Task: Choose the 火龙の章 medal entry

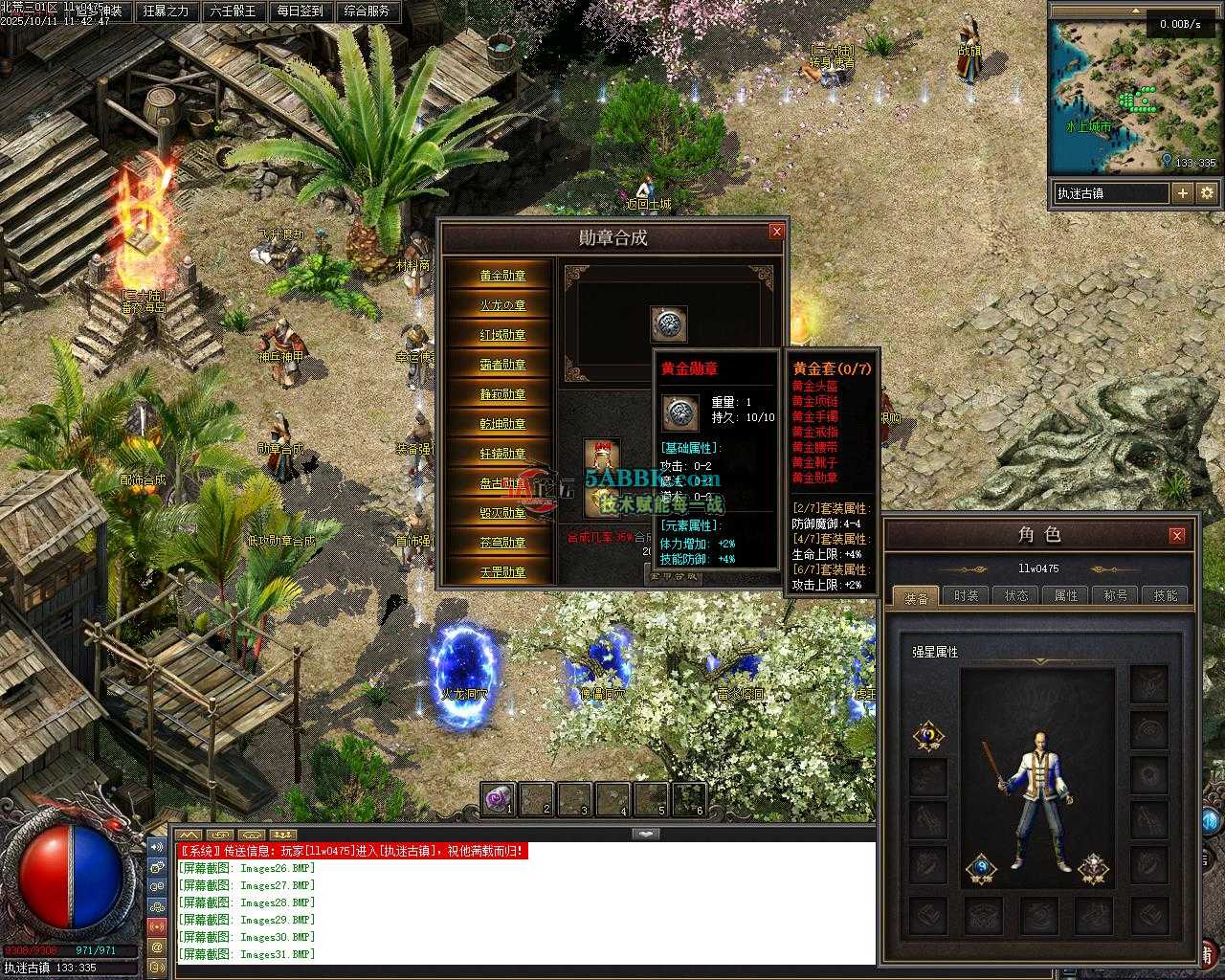Action: tap(502, 305)
